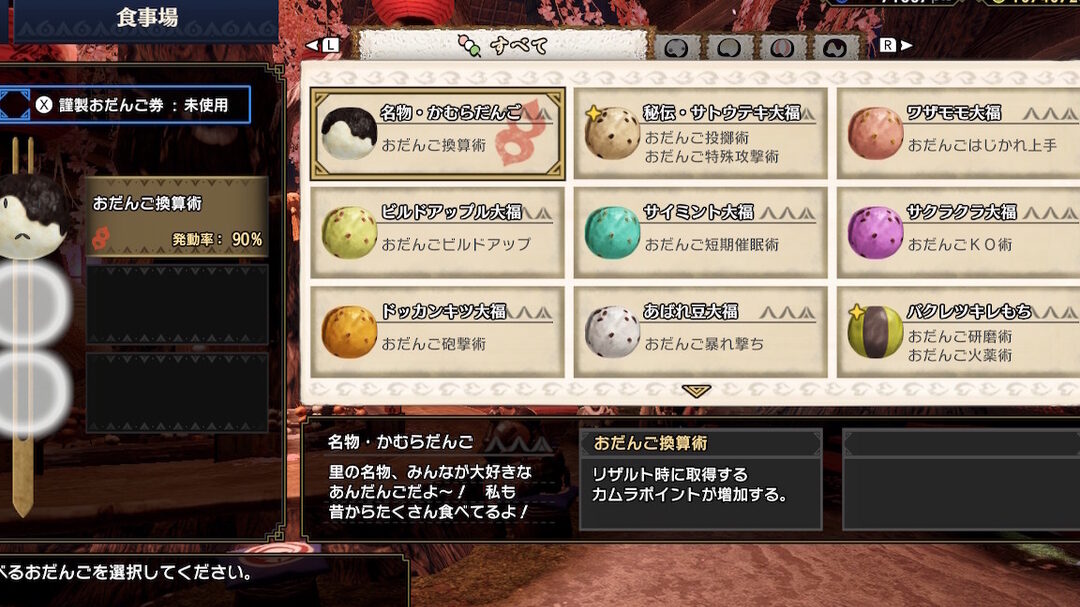Viewport: 1080px width, 607px height.
Task: Open the last dango category tab
Action: (836, 48)
